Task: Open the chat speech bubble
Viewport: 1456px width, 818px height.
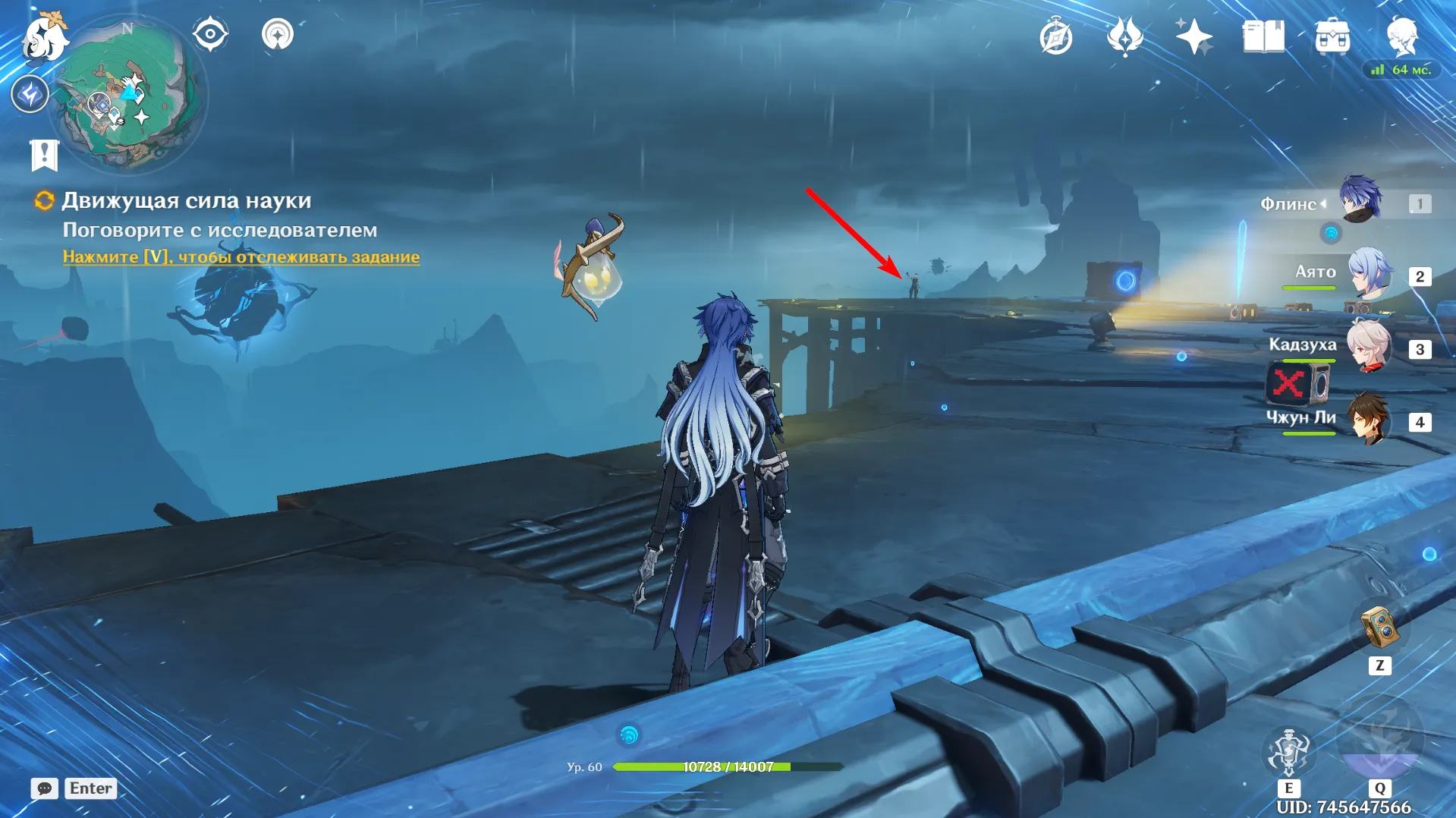Action: [44, 788]
